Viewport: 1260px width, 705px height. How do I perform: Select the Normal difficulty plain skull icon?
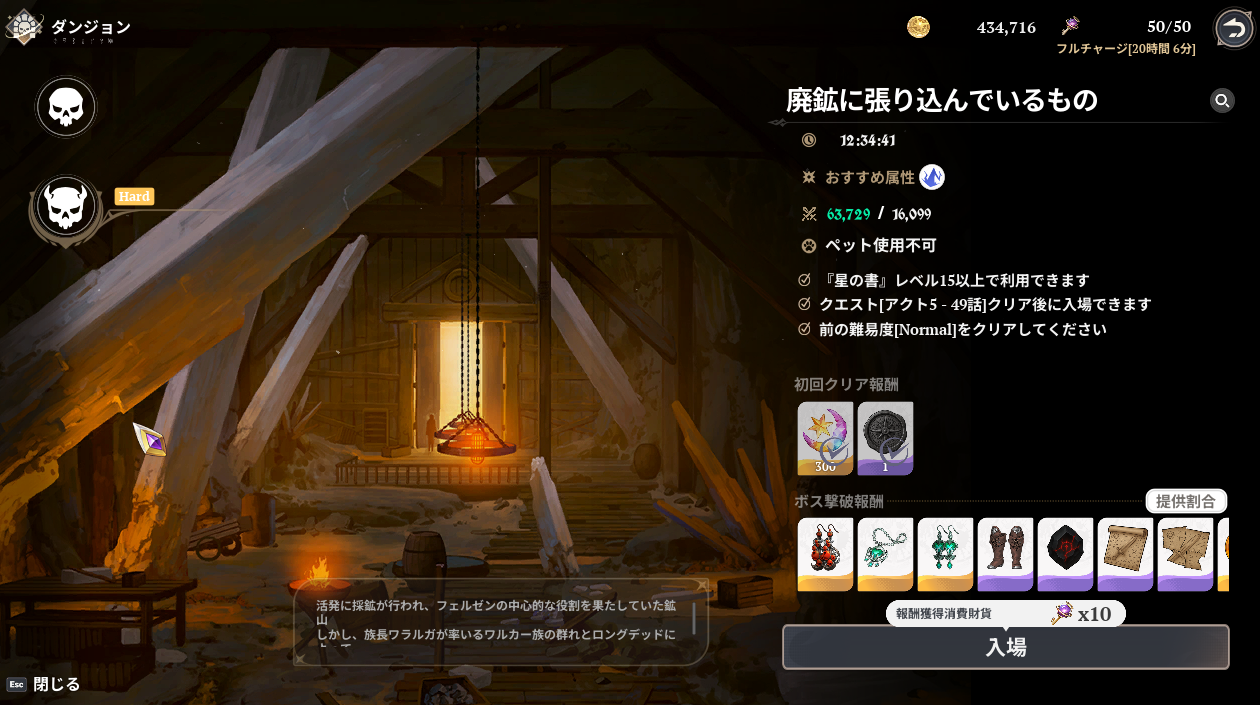66,107
